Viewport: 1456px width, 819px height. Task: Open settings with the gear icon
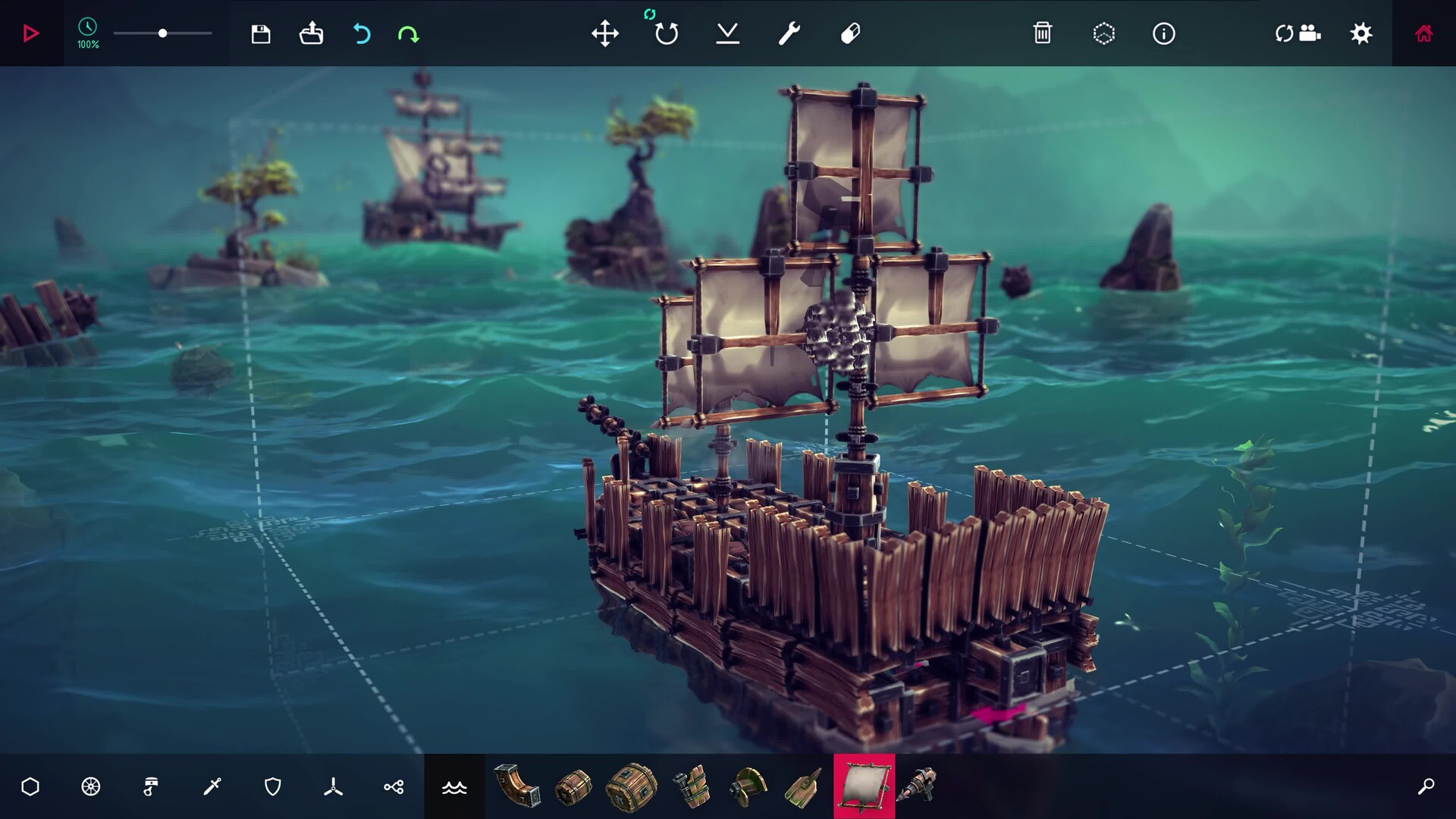1361,33
